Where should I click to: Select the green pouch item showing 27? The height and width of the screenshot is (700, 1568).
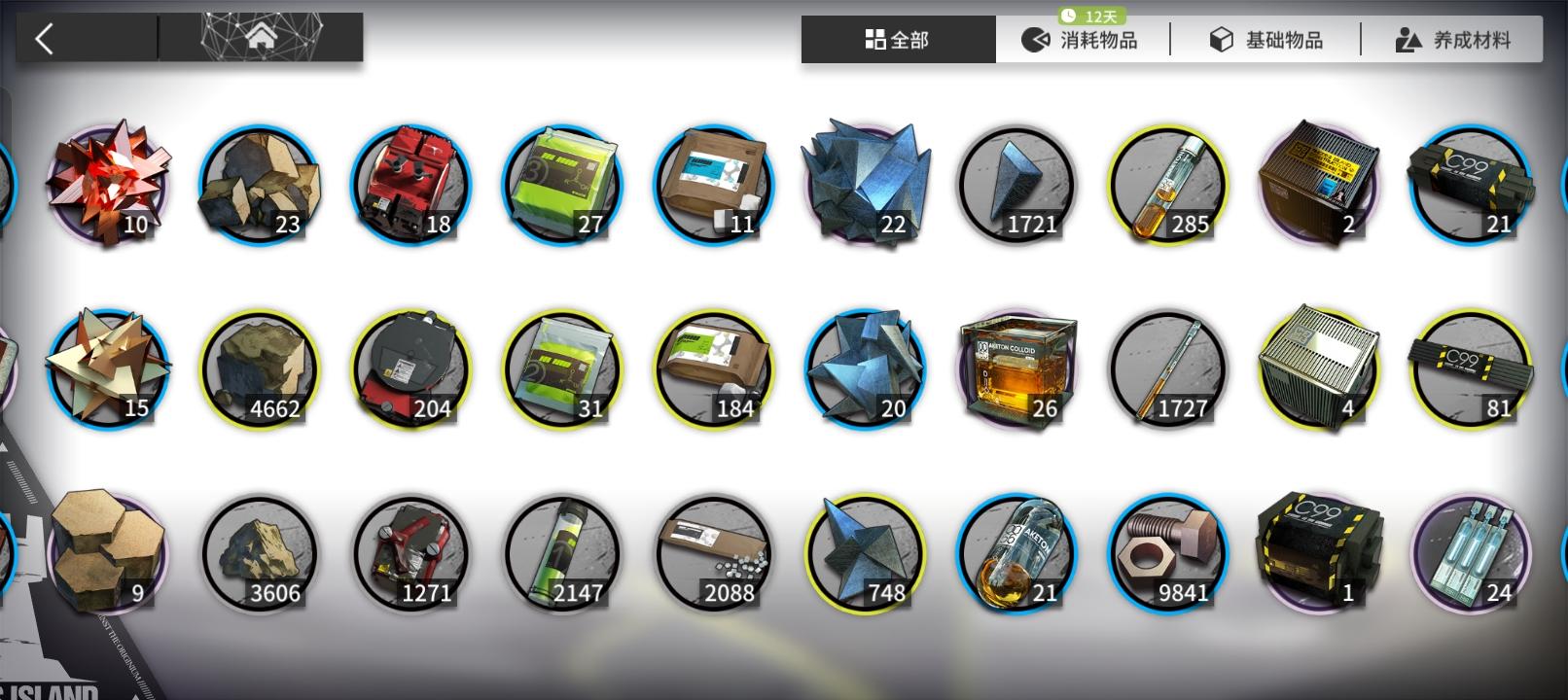(x=560, y=185)
